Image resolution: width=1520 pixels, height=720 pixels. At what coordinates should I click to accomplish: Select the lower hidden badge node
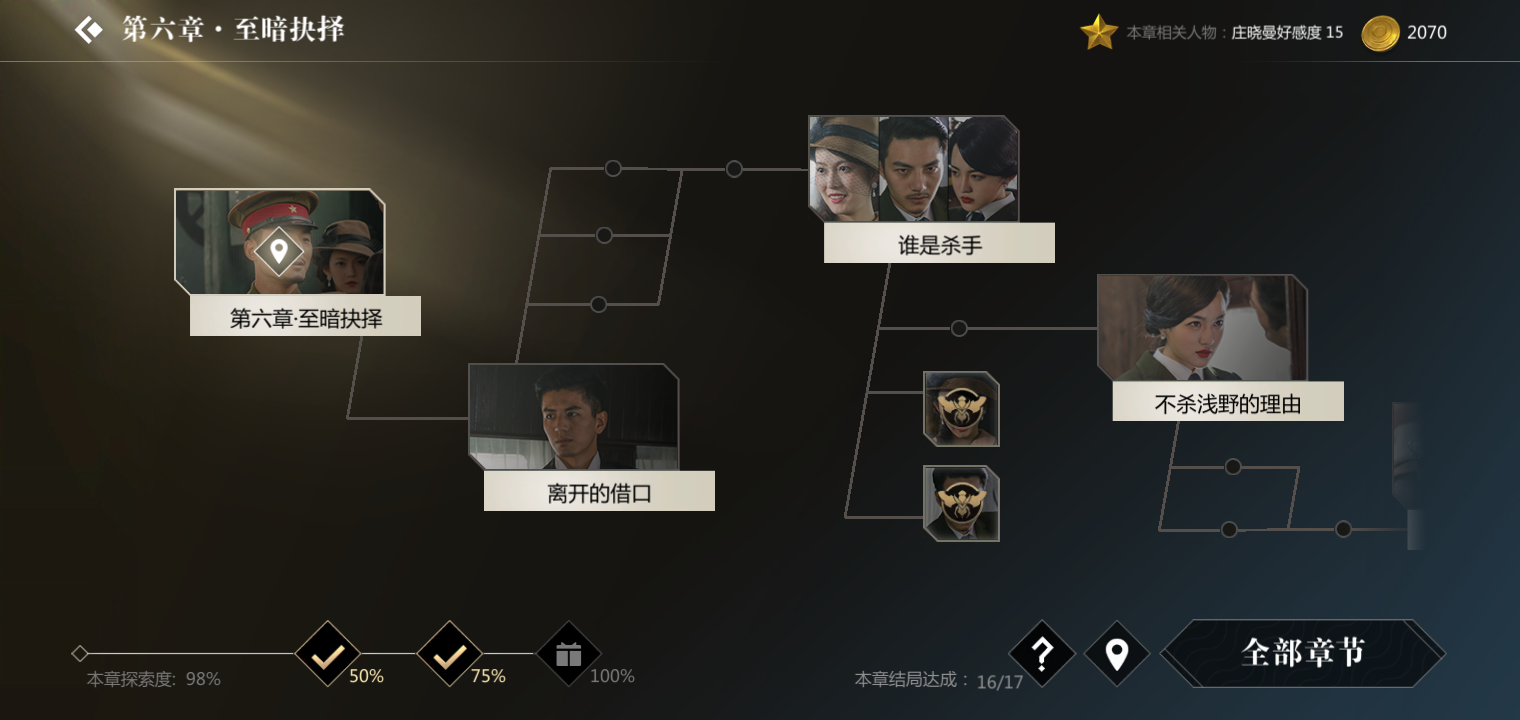(x=959, y=501)
